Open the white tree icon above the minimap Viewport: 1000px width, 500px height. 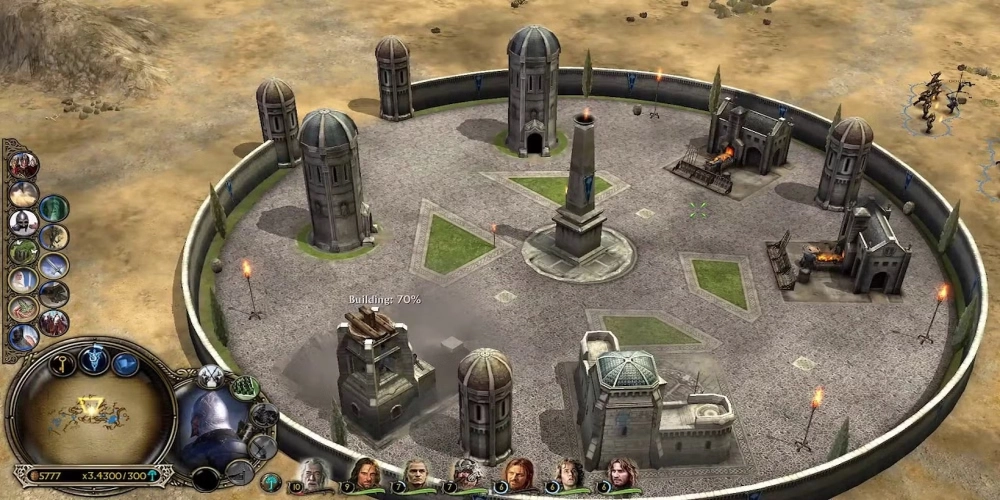pos(94,359)
